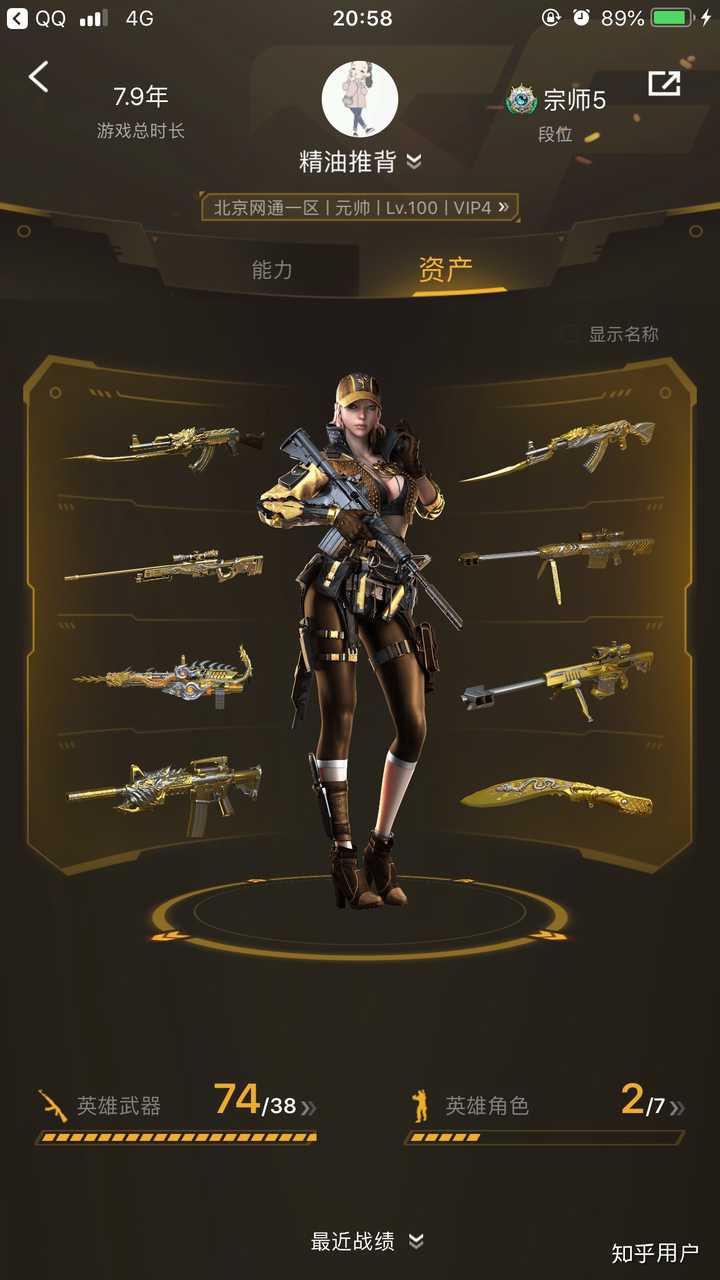Go back using the top-left arrow

(39, 77)
